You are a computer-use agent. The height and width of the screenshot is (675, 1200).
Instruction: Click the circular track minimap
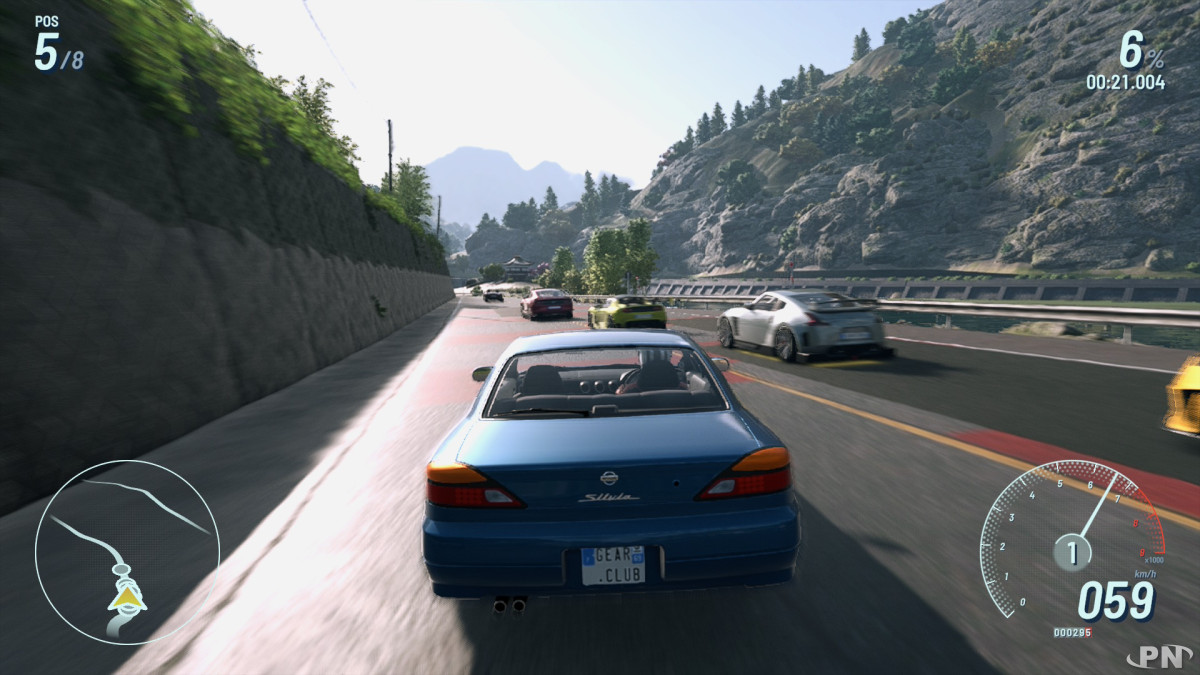[x=127, y=552]
